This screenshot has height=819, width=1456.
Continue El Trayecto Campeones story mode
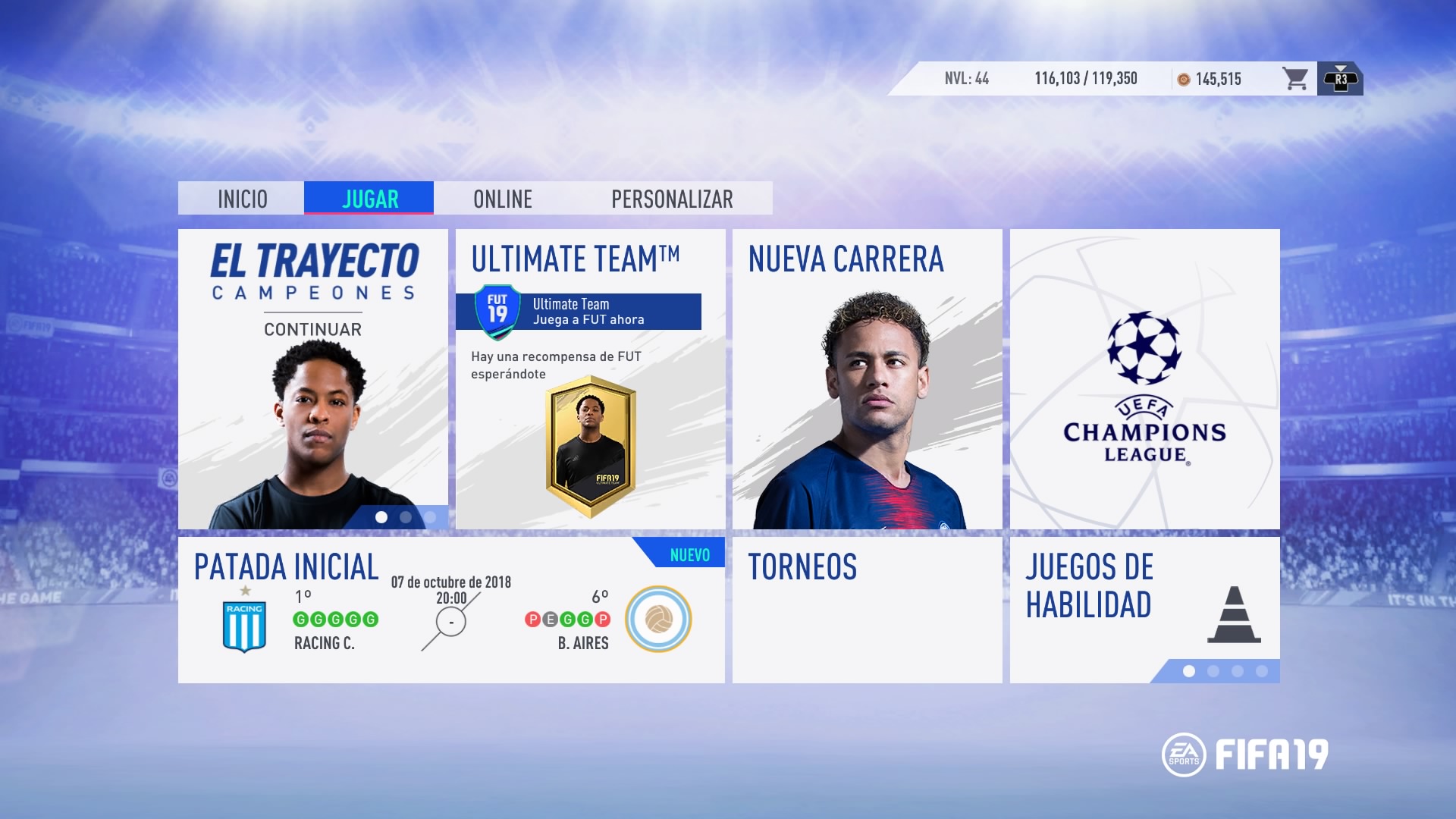click(312, 379)
